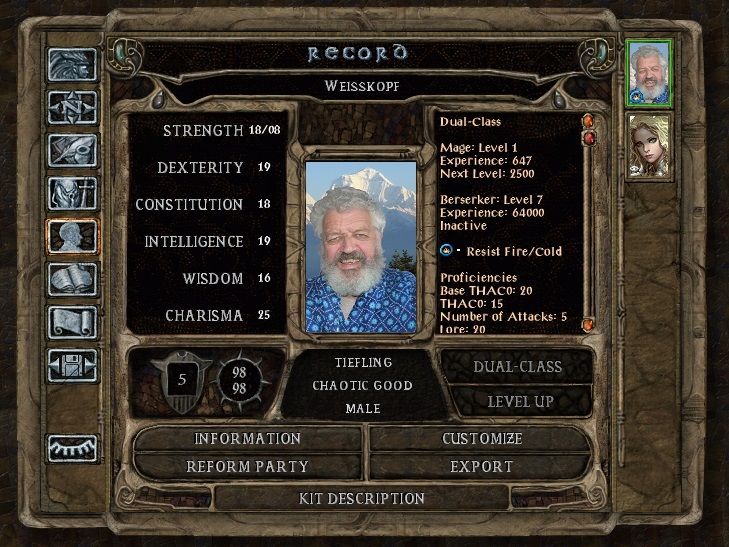Show the Kit Description
The image size is (729, 547).
tap(362, 498)
